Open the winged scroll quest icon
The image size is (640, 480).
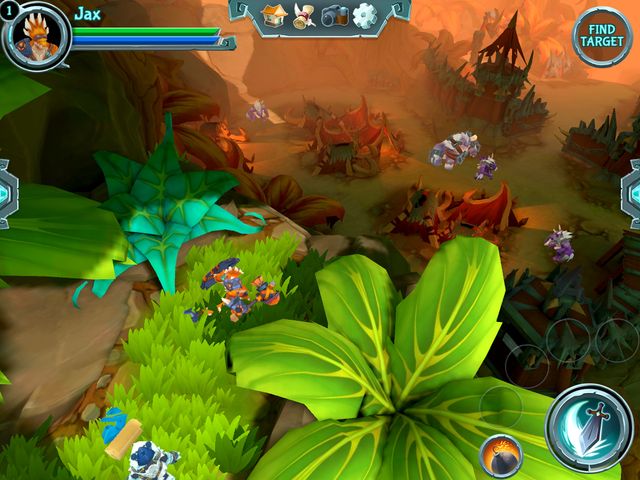(304, 15)
